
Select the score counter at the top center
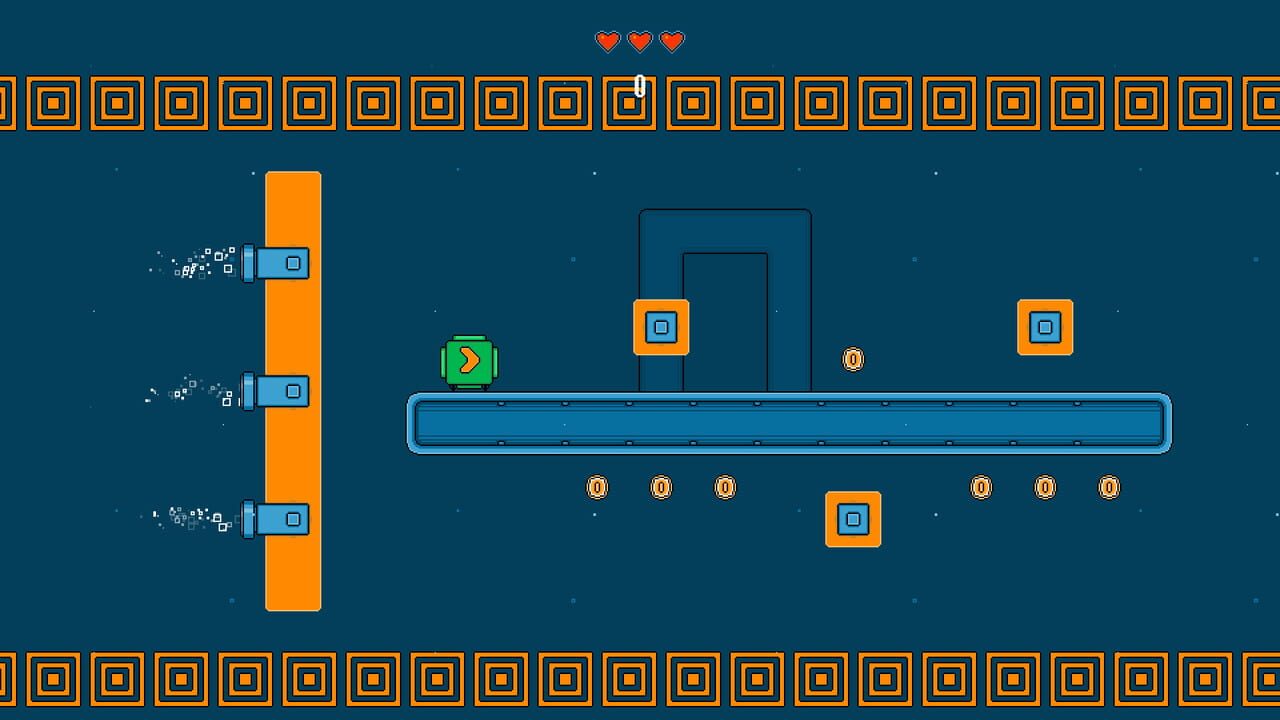(x=637, y=85)
